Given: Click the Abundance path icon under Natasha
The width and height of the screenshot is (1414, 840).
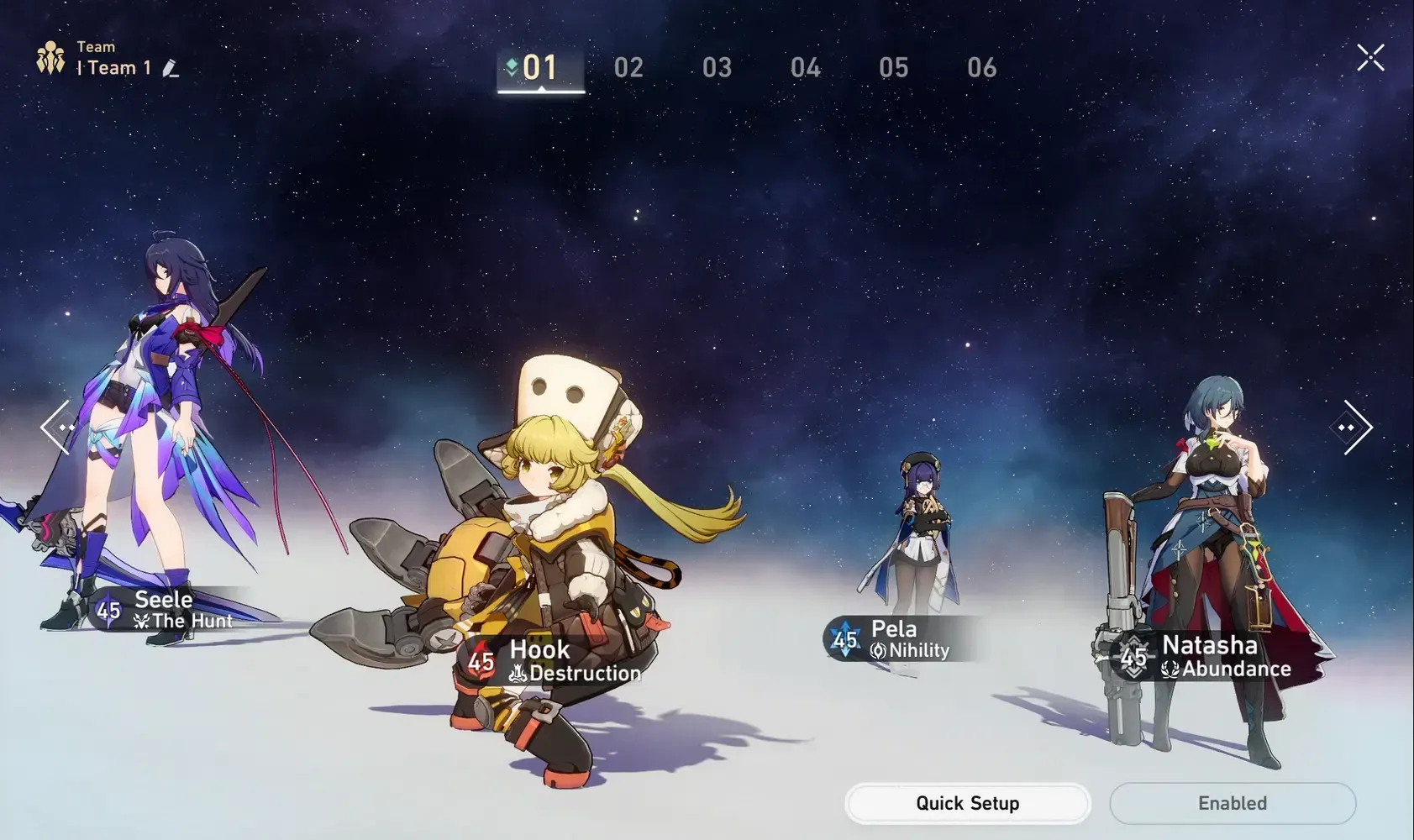Looking at the screenshot, I should point(1171,669).
